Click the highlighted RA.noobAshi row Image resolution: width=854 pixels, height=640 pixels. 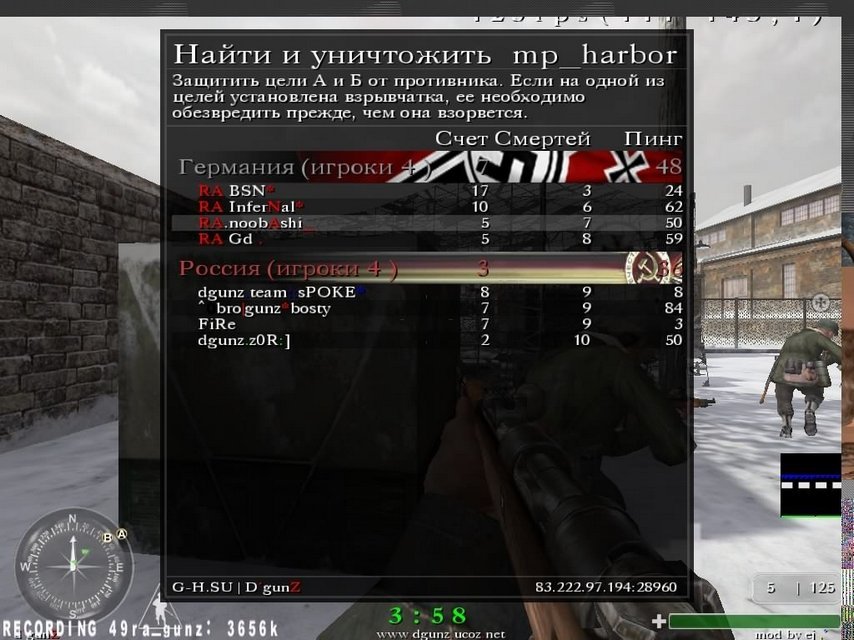428,222
